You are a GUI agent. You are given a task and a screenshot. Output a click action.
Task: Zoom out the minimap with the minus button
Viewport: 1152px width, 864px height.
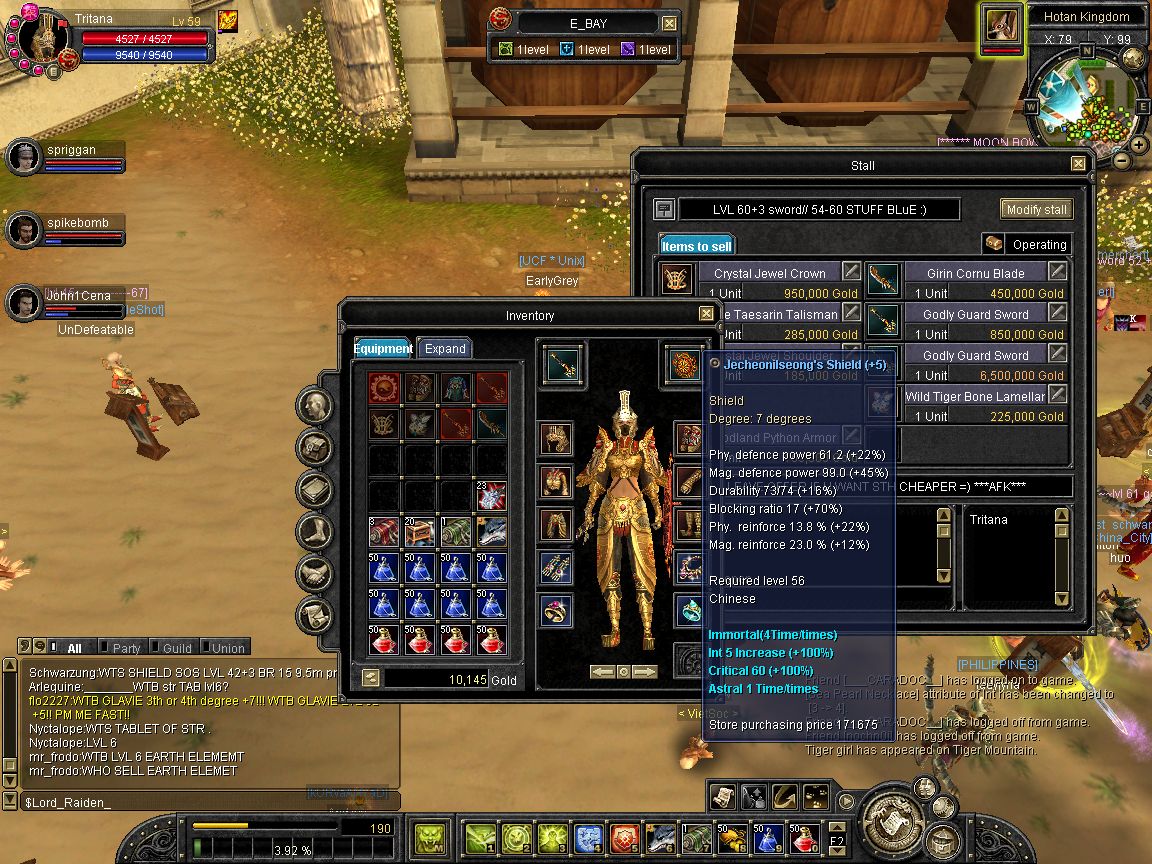click(1122, 160)
